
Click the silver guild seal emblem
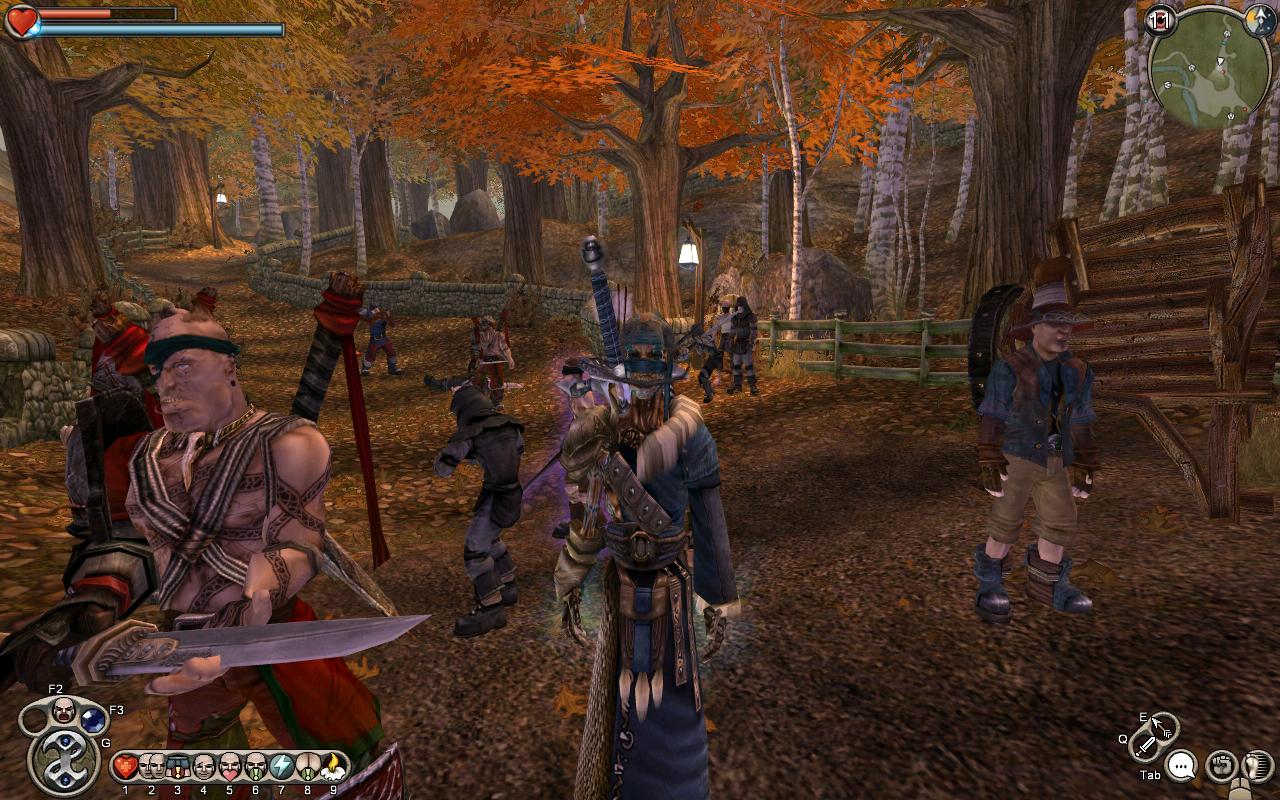(x=64, y=762)
